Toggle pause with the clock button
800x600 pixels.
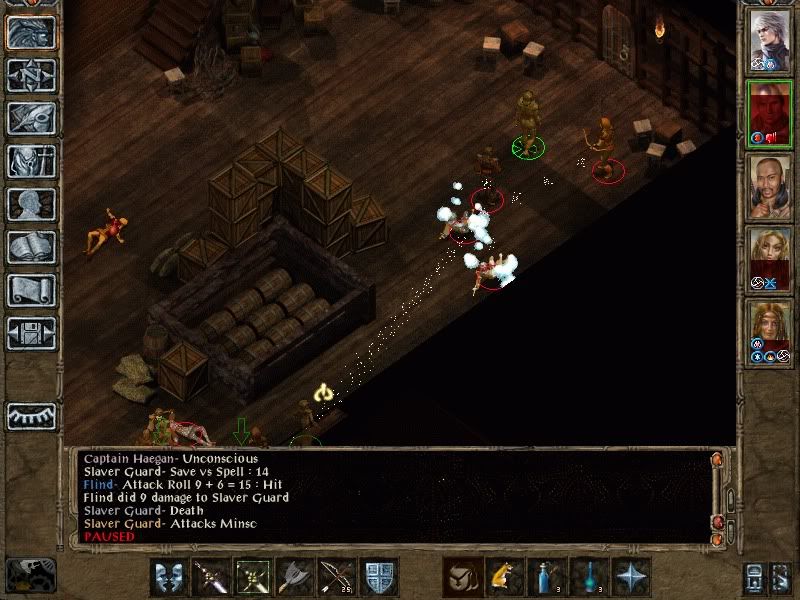30,575
